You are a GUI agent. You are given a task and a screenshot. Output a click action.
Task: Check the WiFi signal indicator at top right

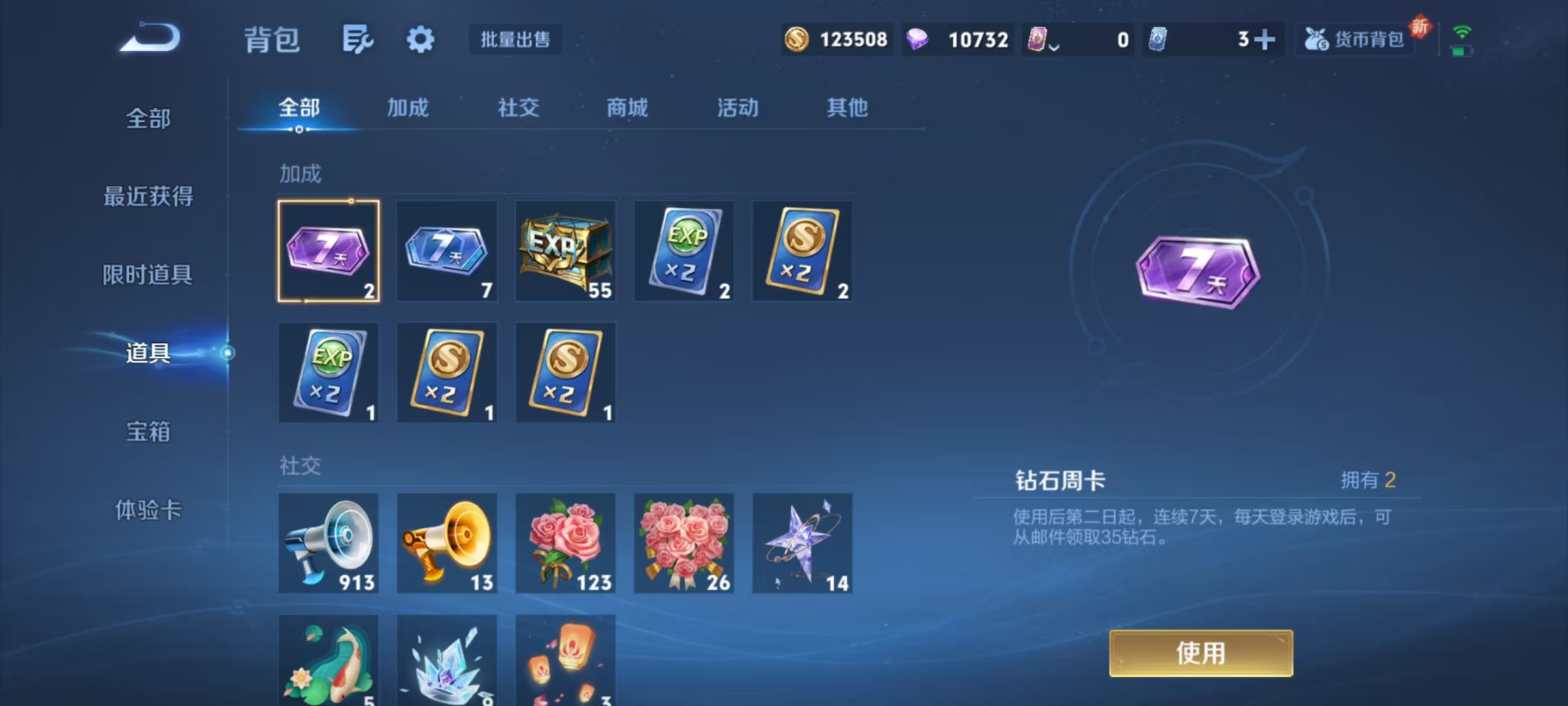[1463, 31]
